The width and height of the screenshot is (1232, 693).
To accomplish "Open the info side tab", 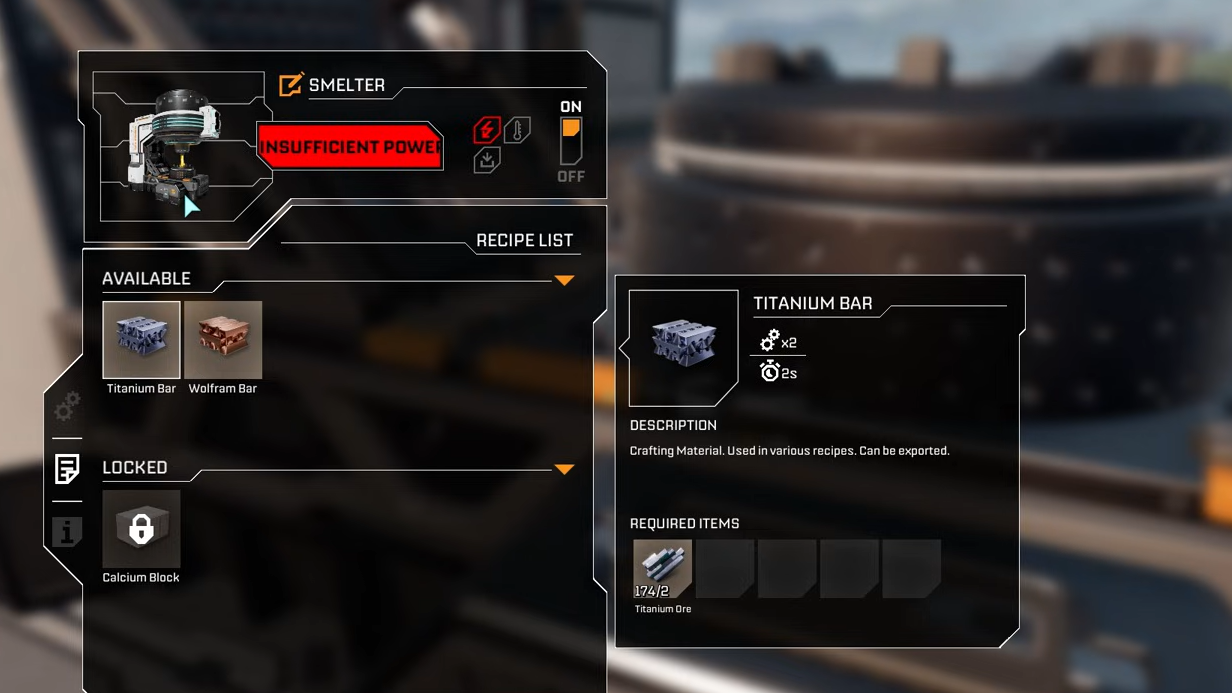I will tap(67, 532).
